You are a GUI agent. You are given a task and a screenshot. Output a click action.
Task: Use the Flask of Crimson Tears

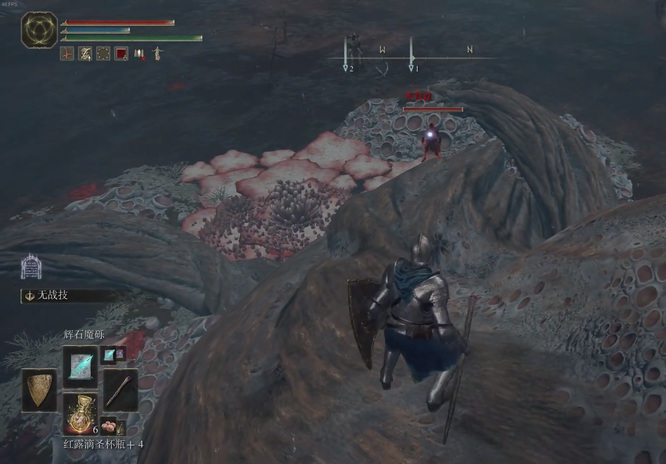click(80, 411)
